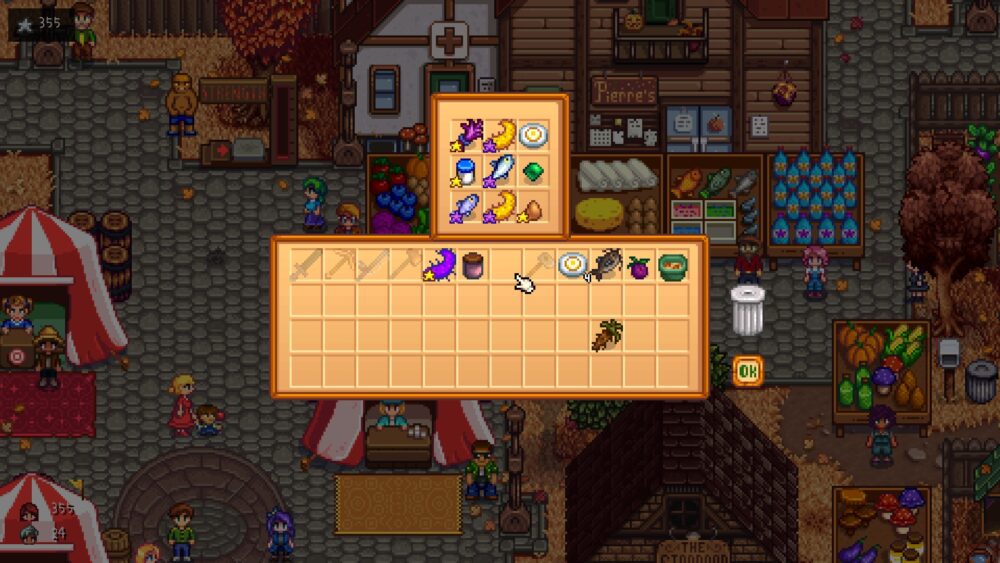Click the greyed-out sword slot
1000x563 pixels.
coord(305,265)
